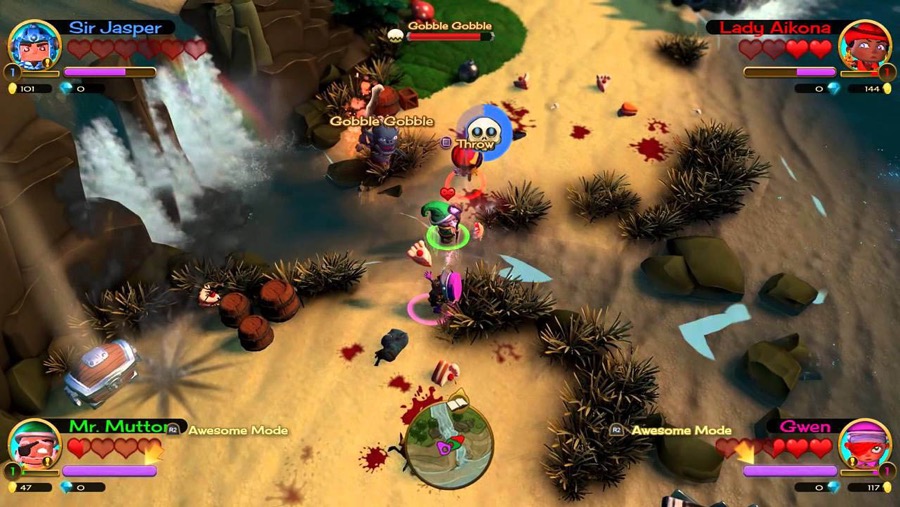
Task: Select Sir Jasper's character portrait
Action: 34,45
